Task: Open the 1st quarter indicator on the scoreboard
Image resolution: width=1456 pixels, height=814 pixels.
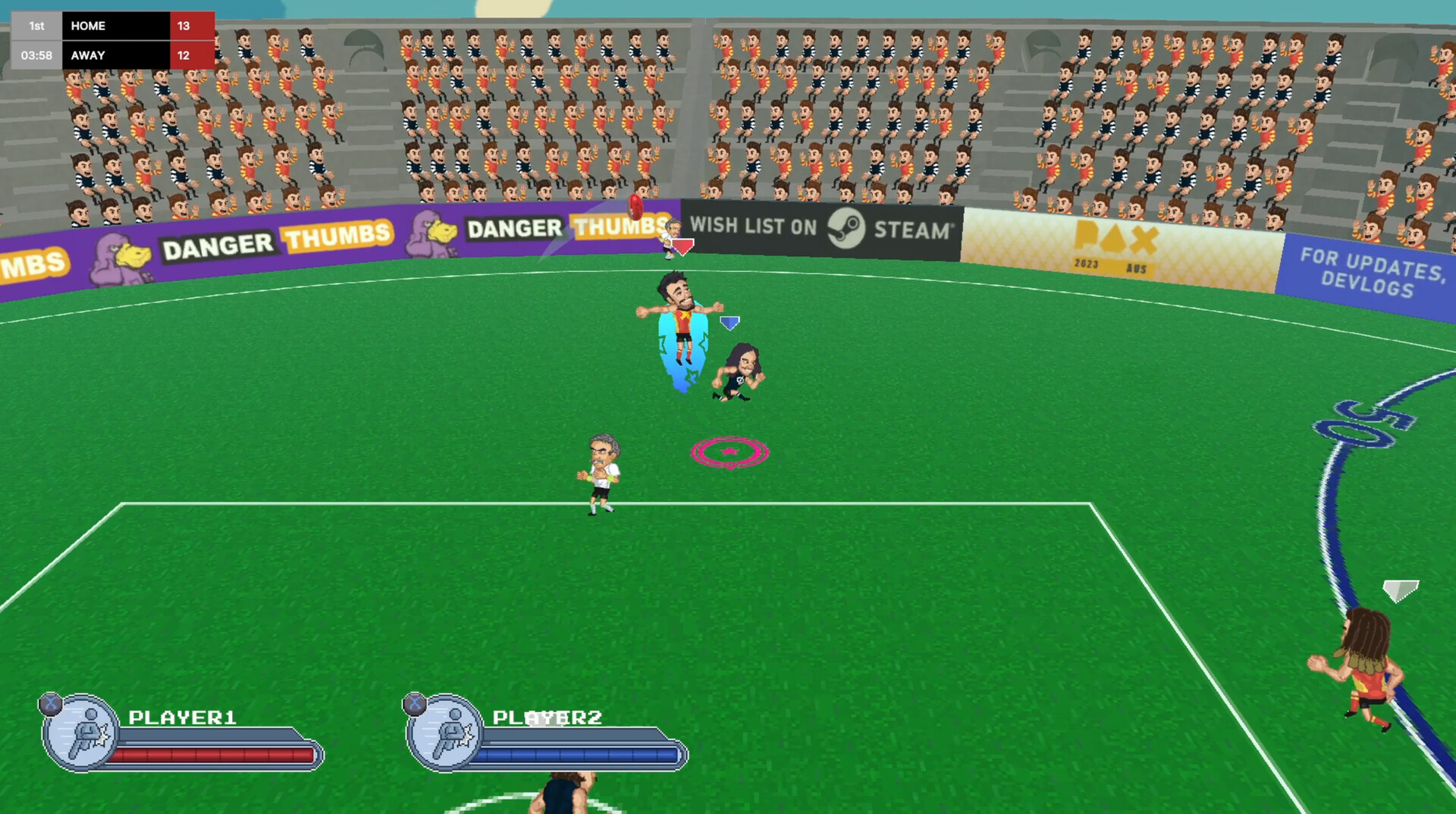Action: pyautogui.click(x=36, y=25)
